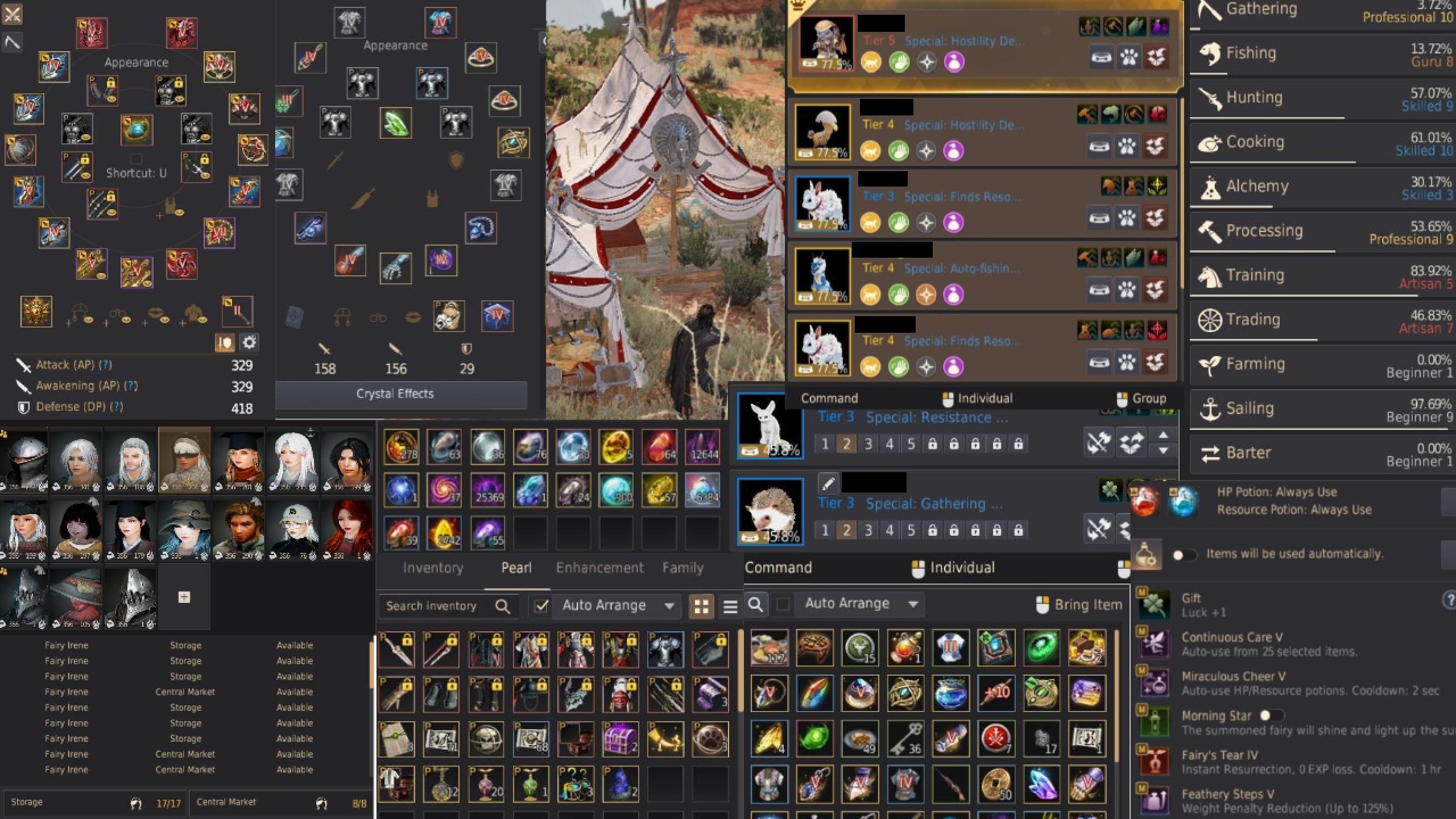
Task: Open the equipment settings gear icon
Action: (x=249, y=342)
